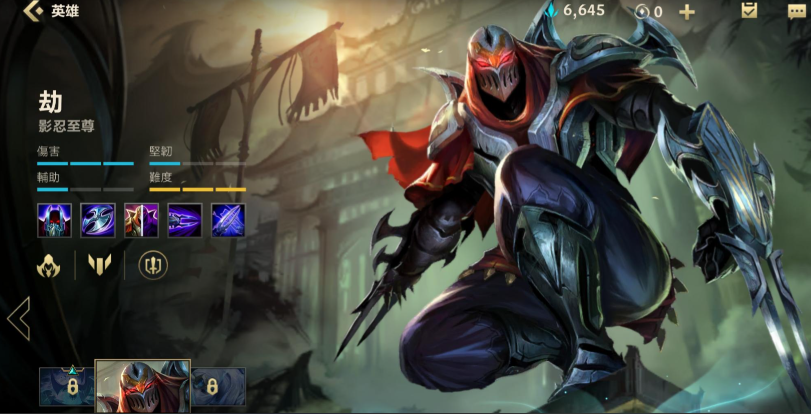Add currency with the plus button

[687, 12]
